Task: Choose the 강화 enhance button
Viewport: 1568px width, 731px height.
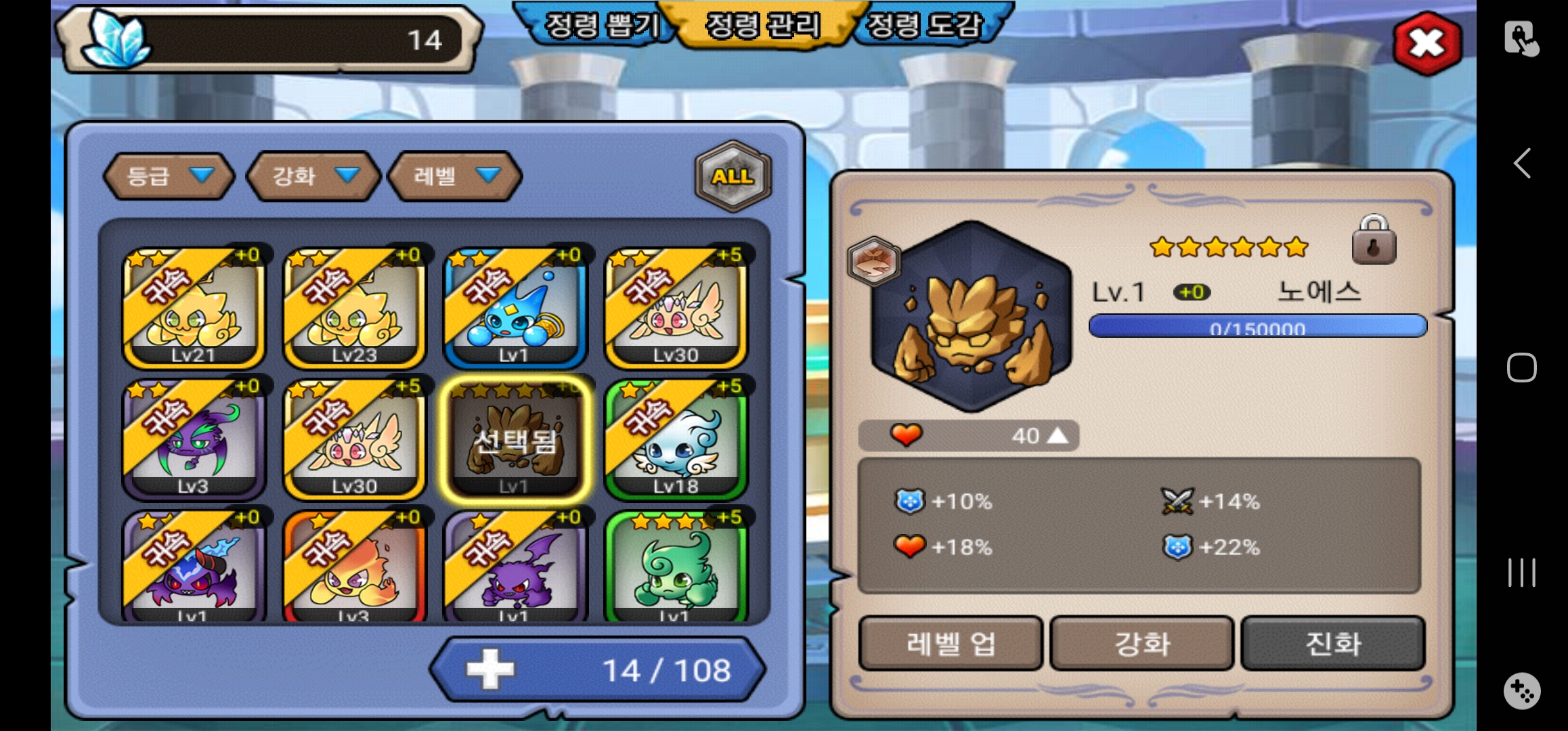Action: click(1141, 643)
